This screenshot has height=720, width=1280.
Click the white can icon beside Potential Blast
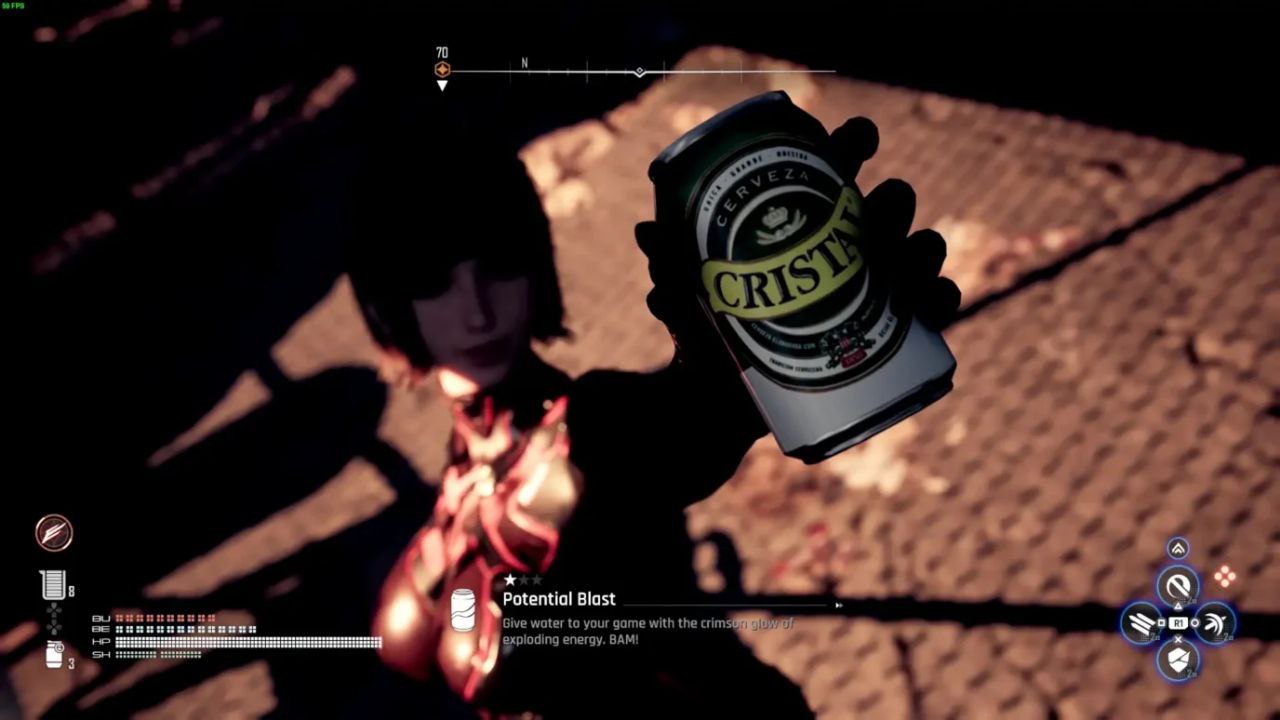463,609
